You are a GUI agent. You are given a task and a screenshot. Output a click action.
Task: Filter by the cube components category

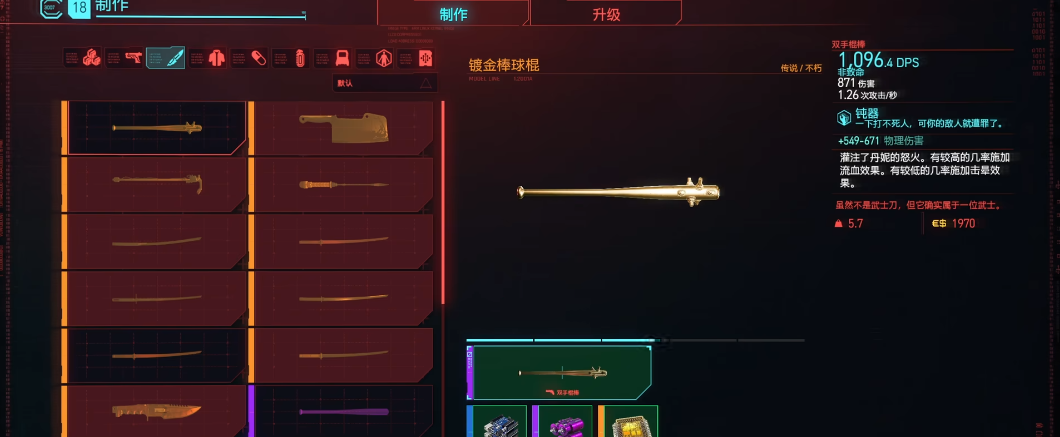92,58
